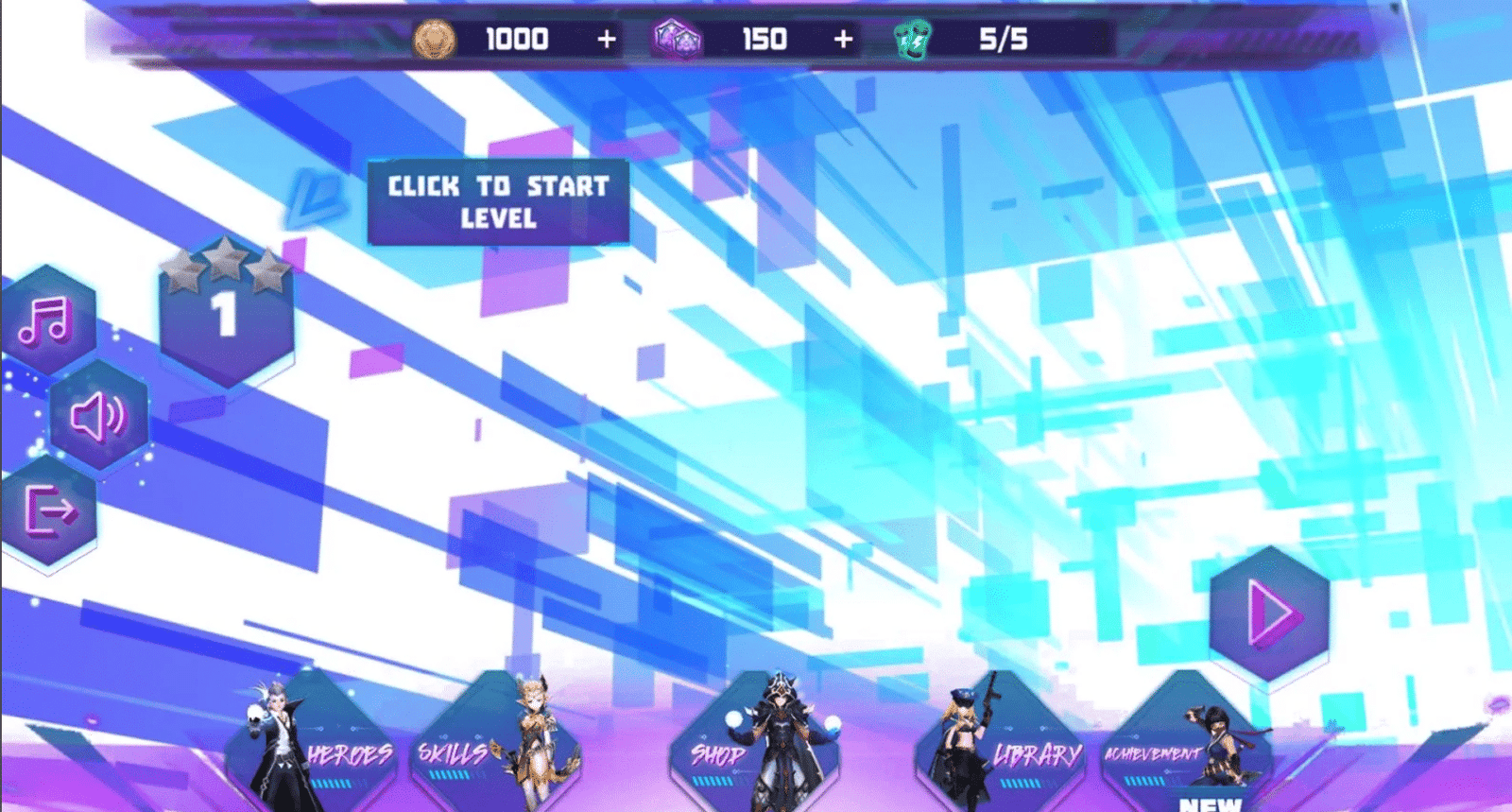This screenshot has width=1512, height=812.
Task: Open the Library section
Action: click(x=1036, y=754)
